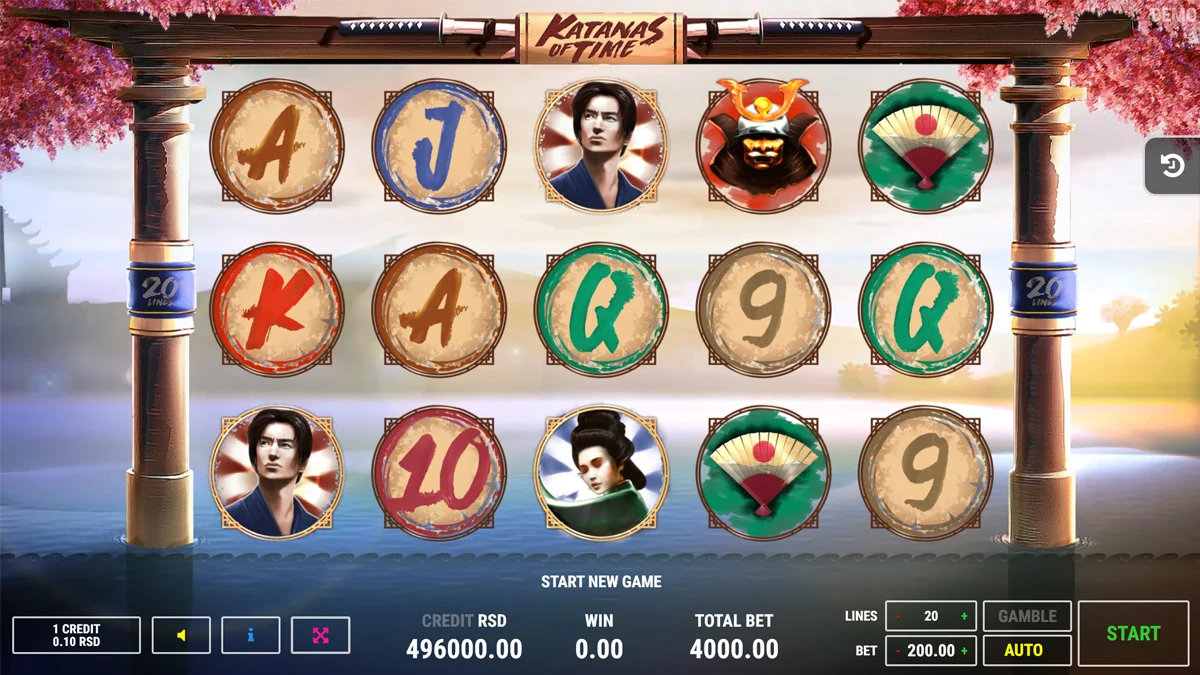Open the GAMBLE feature
Viewport: 1200px width, 675px height.
pyautogui.click(x=1027, y=616)
